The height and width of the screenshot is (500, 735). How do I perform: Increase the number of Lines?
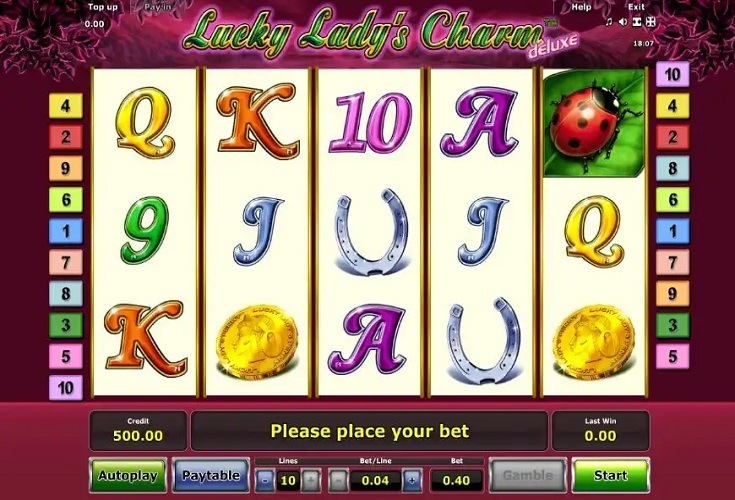pyautogui.click(x=311, y=479)
